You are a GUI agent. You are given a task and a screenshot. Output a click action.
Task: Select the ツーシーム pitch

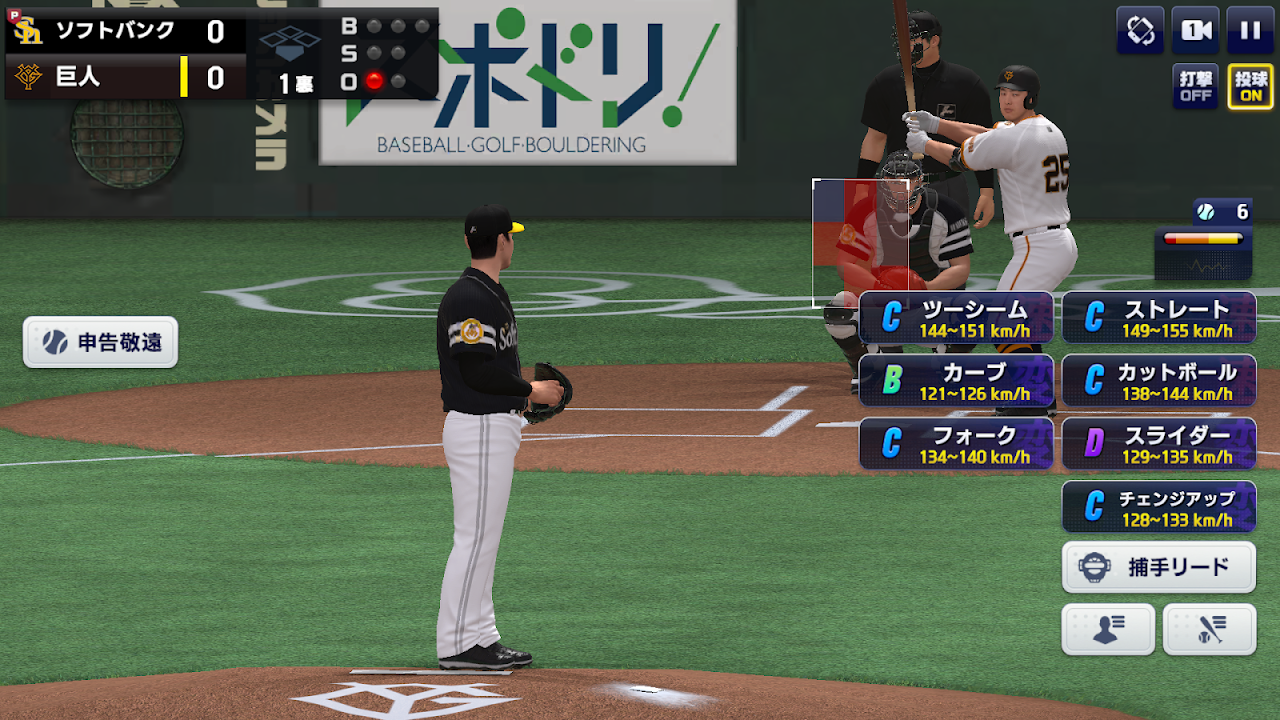(x=955, y=318)
